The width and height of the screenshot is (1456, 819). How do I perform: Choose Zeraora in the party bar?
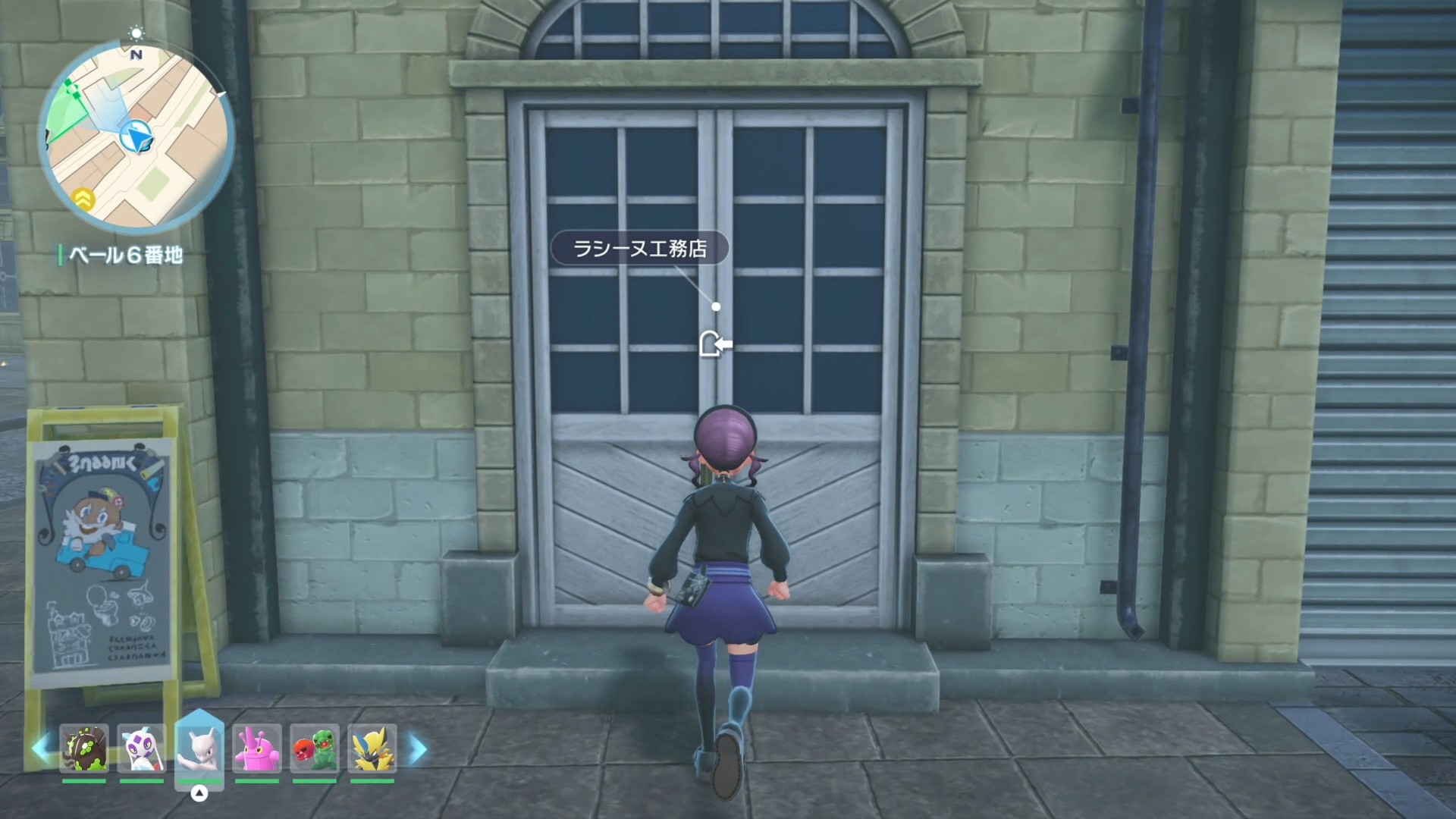point(372,748)
